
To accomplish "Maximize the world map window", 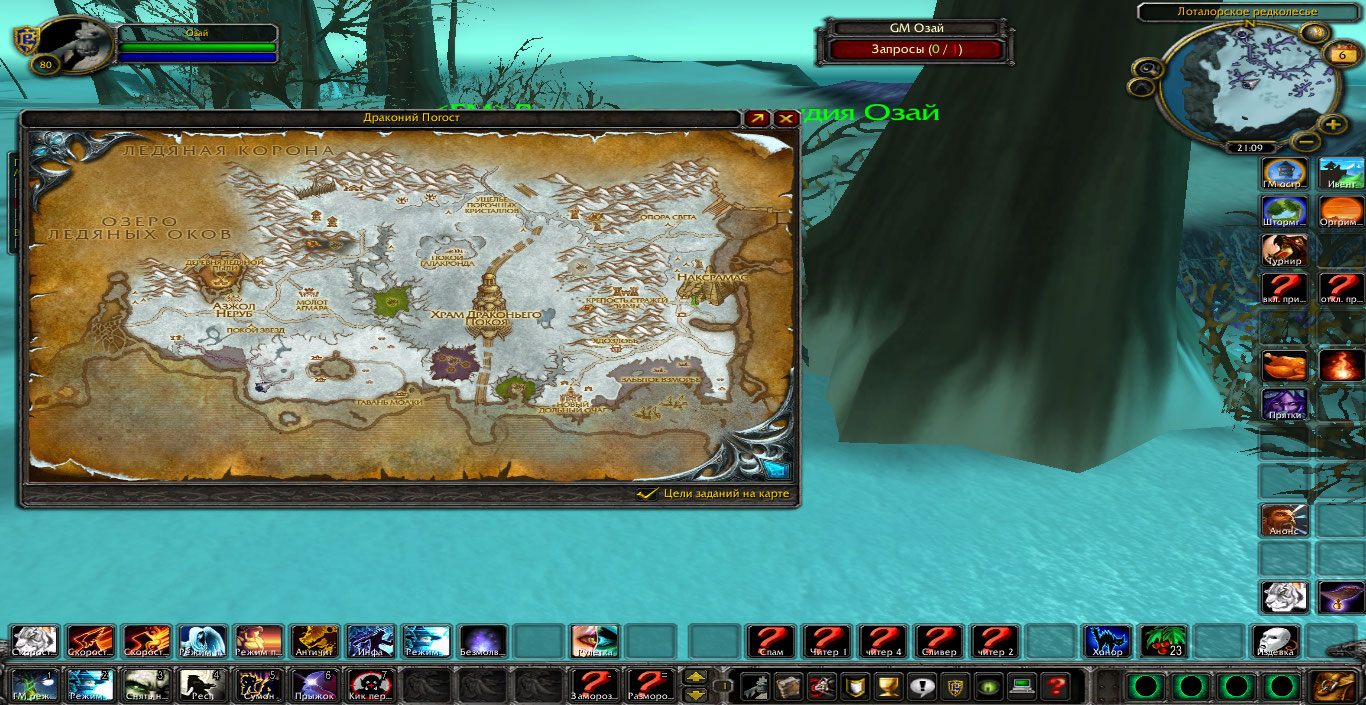I will pyautogui.click(x=757, y=118).
